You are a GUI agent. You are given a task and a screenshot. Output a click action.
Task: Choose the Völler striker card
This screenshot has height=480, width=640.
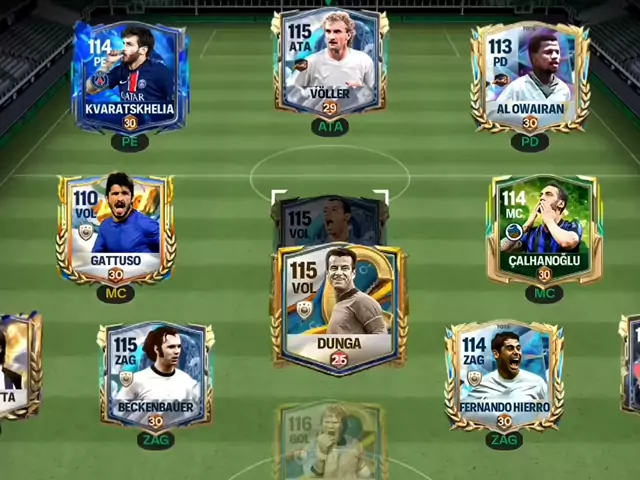click(x=329, y=64)
